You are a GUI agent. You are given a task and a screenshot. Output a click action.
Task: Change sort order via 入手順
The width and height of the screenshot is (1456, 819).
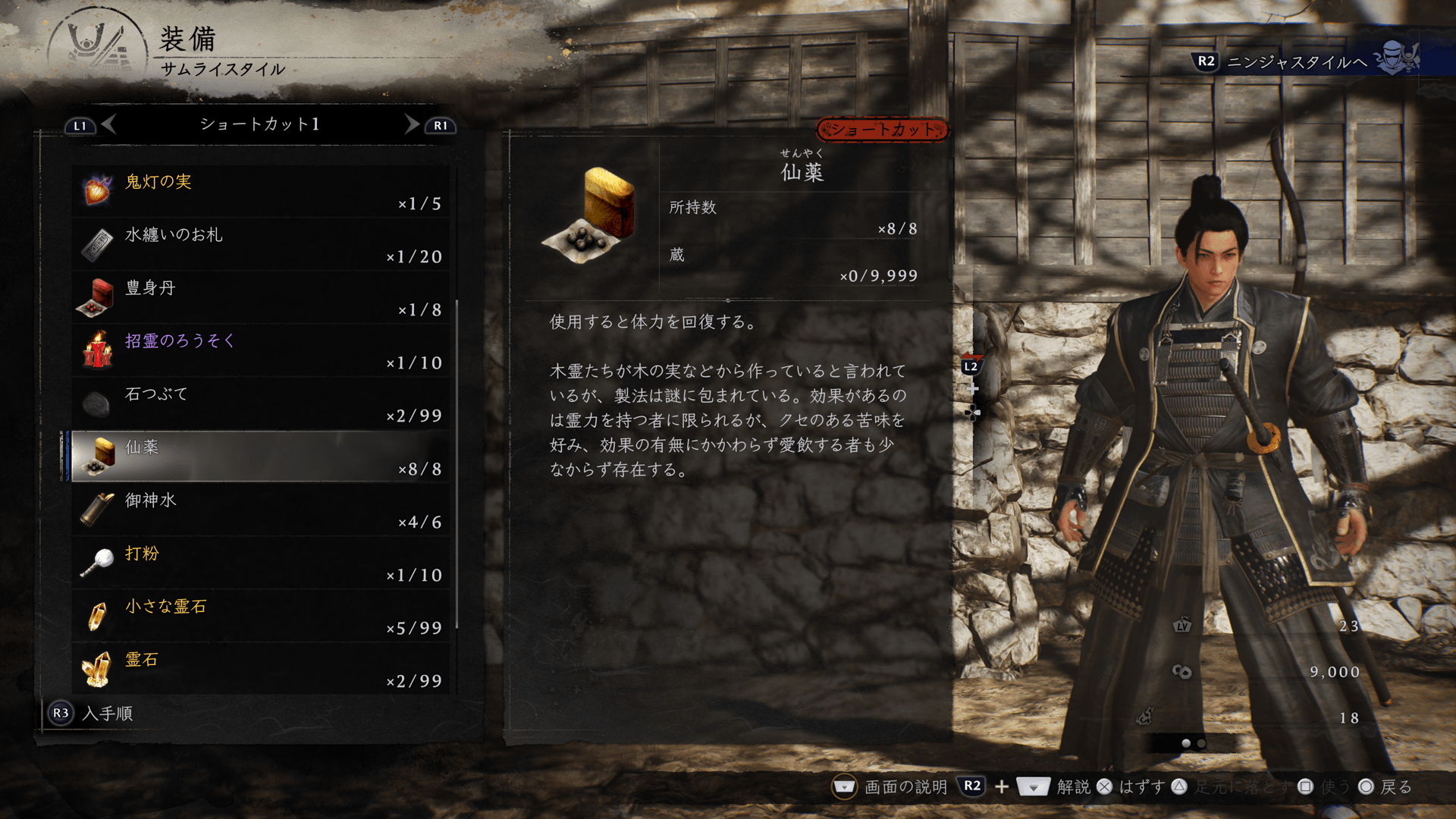[106, 714]
